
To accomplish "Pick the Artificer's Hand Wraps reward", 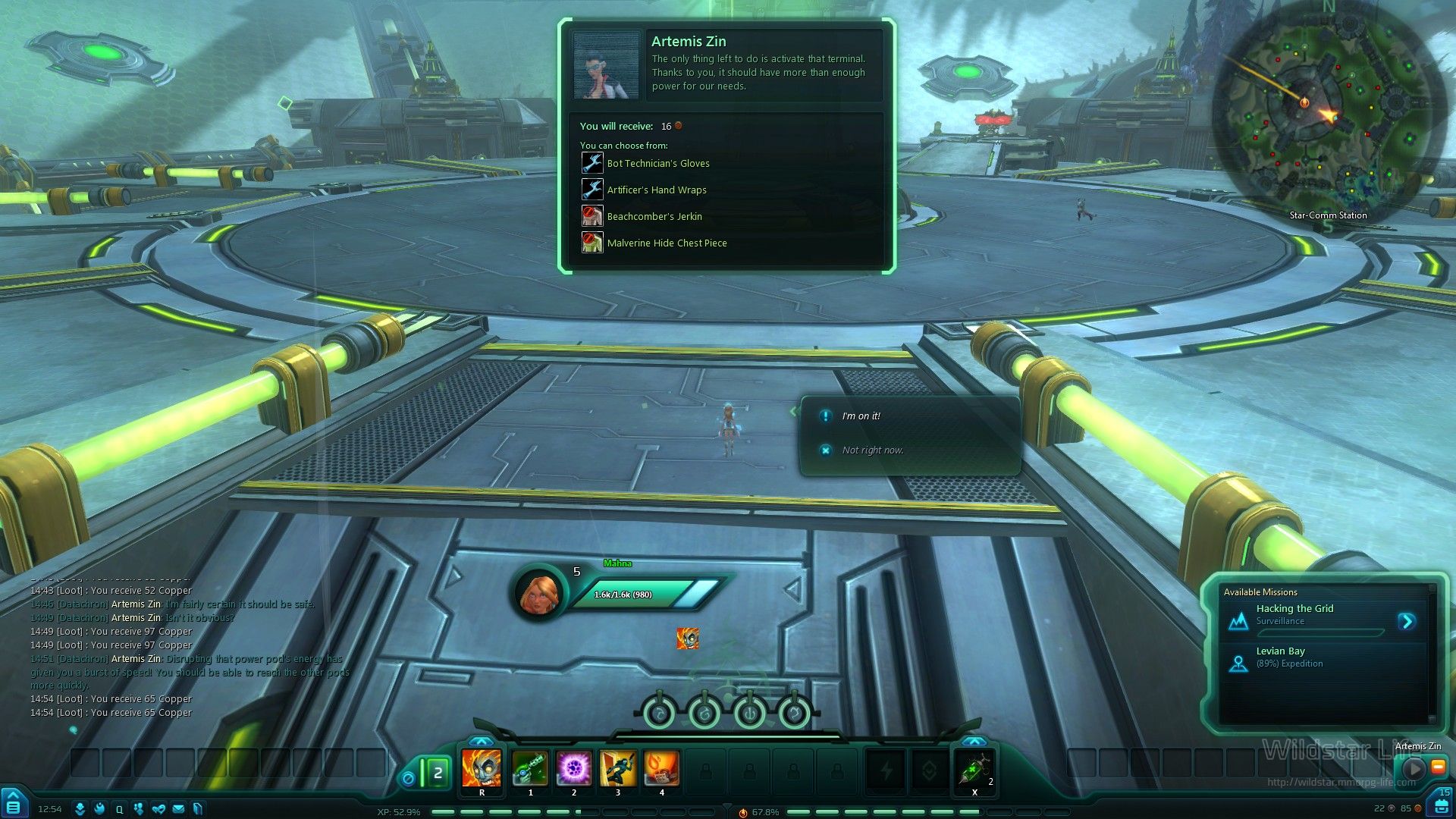I will click(x=656, y=190).
